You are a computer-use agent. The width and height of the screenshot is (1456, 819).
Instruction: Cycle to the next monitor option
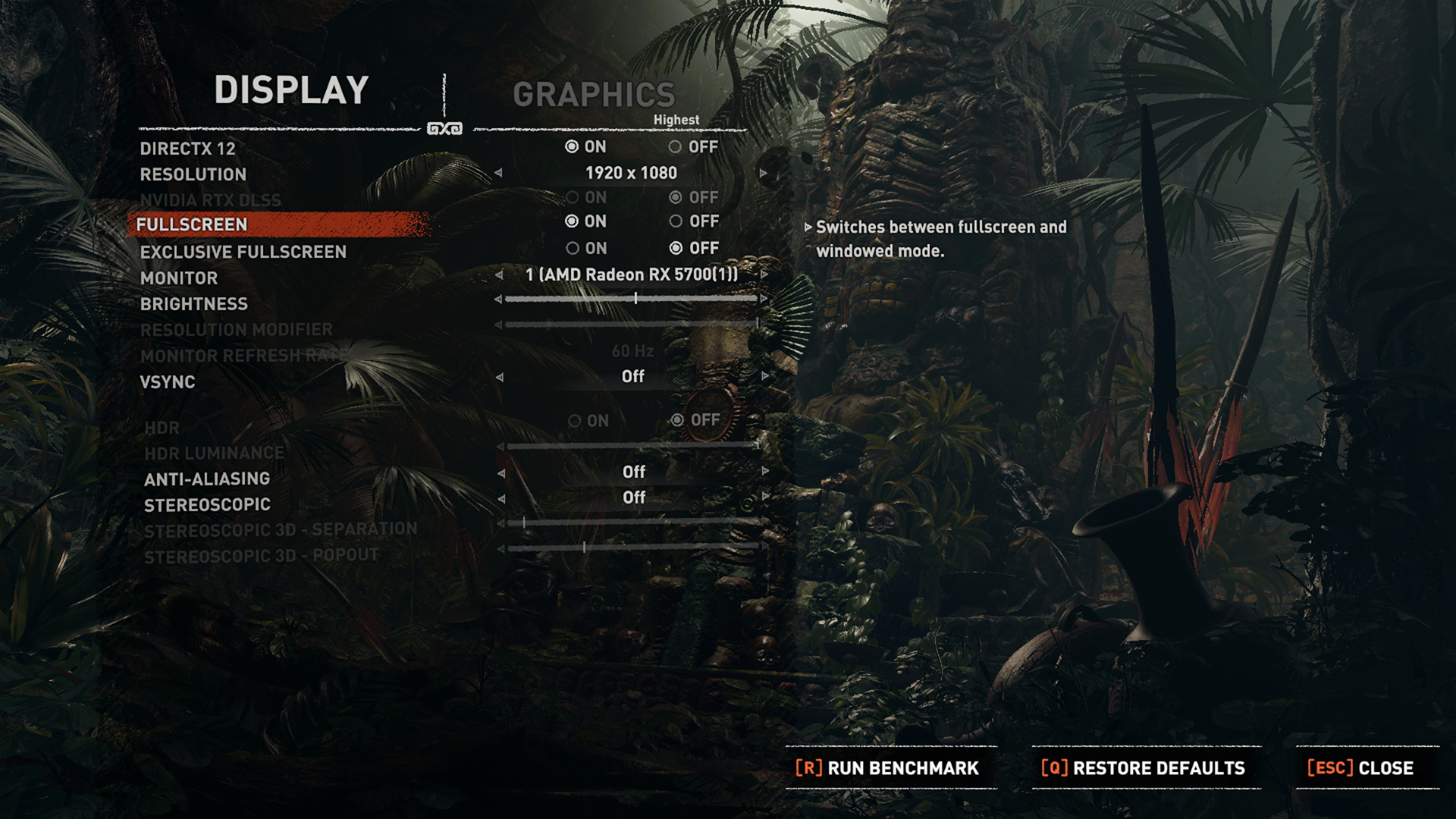tap(764, 275)
